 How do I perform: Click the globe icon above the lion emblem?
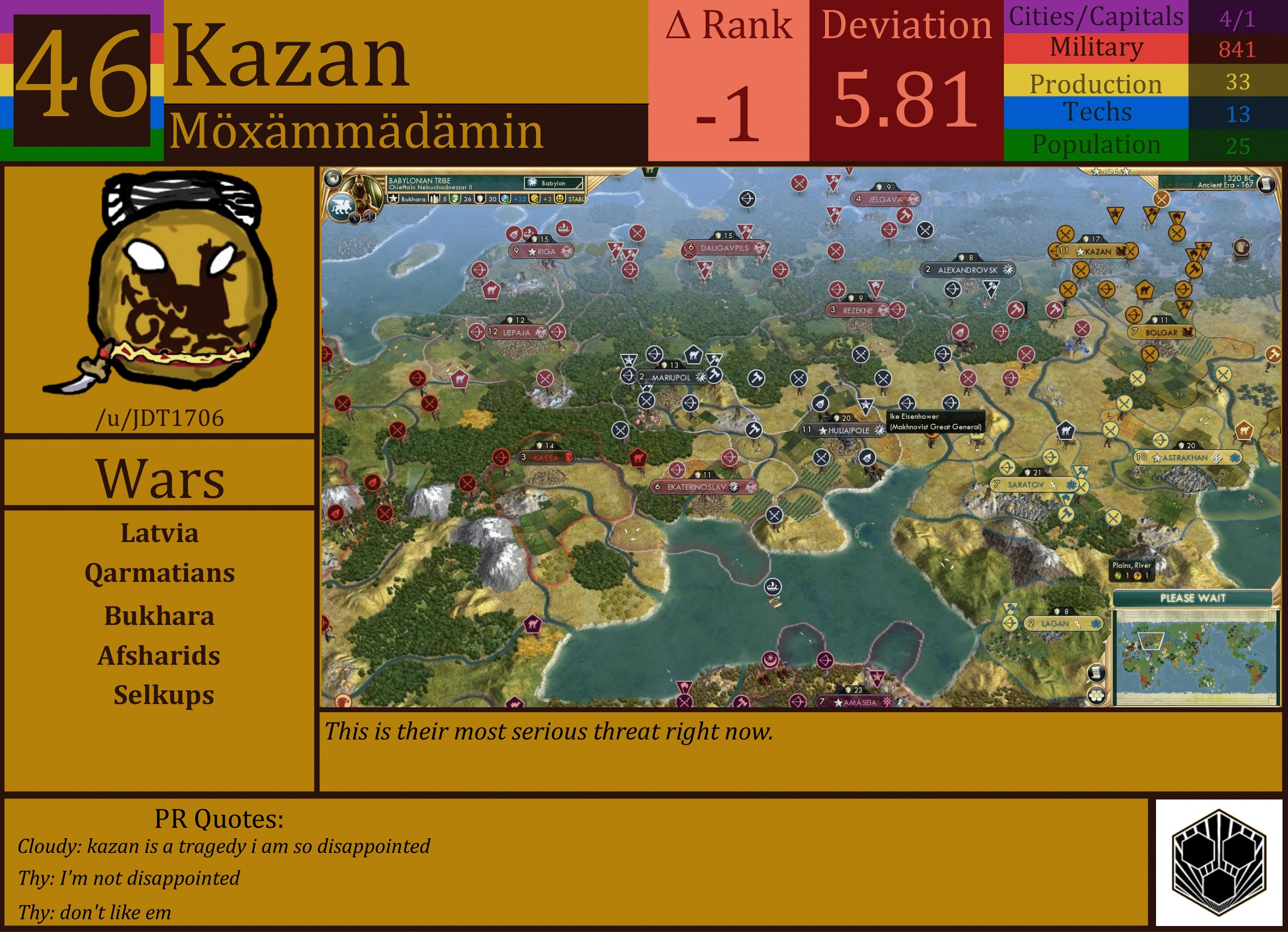pos(334,178)
